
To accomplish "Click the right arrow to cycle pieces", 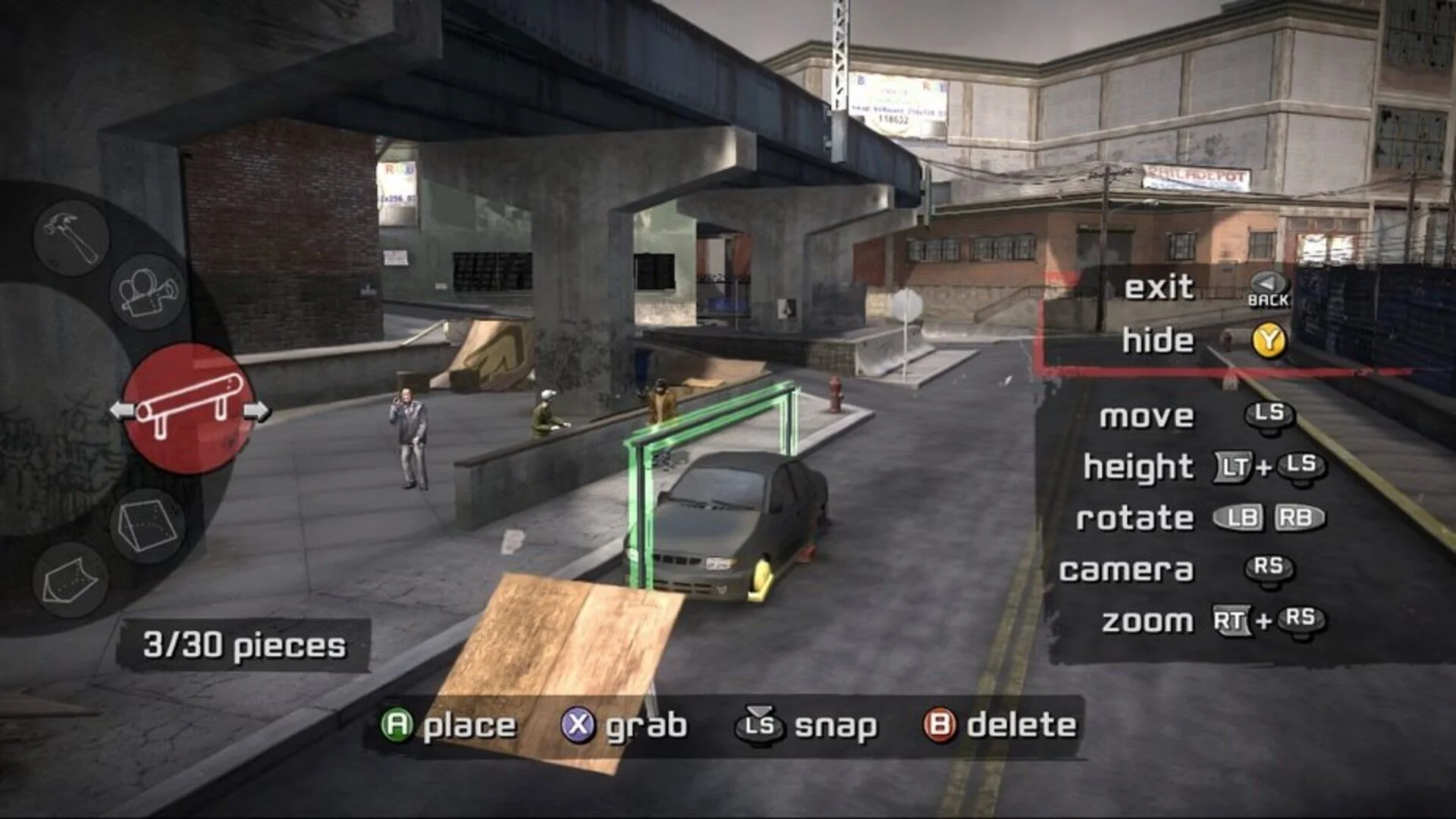I will tap(257, 410).
